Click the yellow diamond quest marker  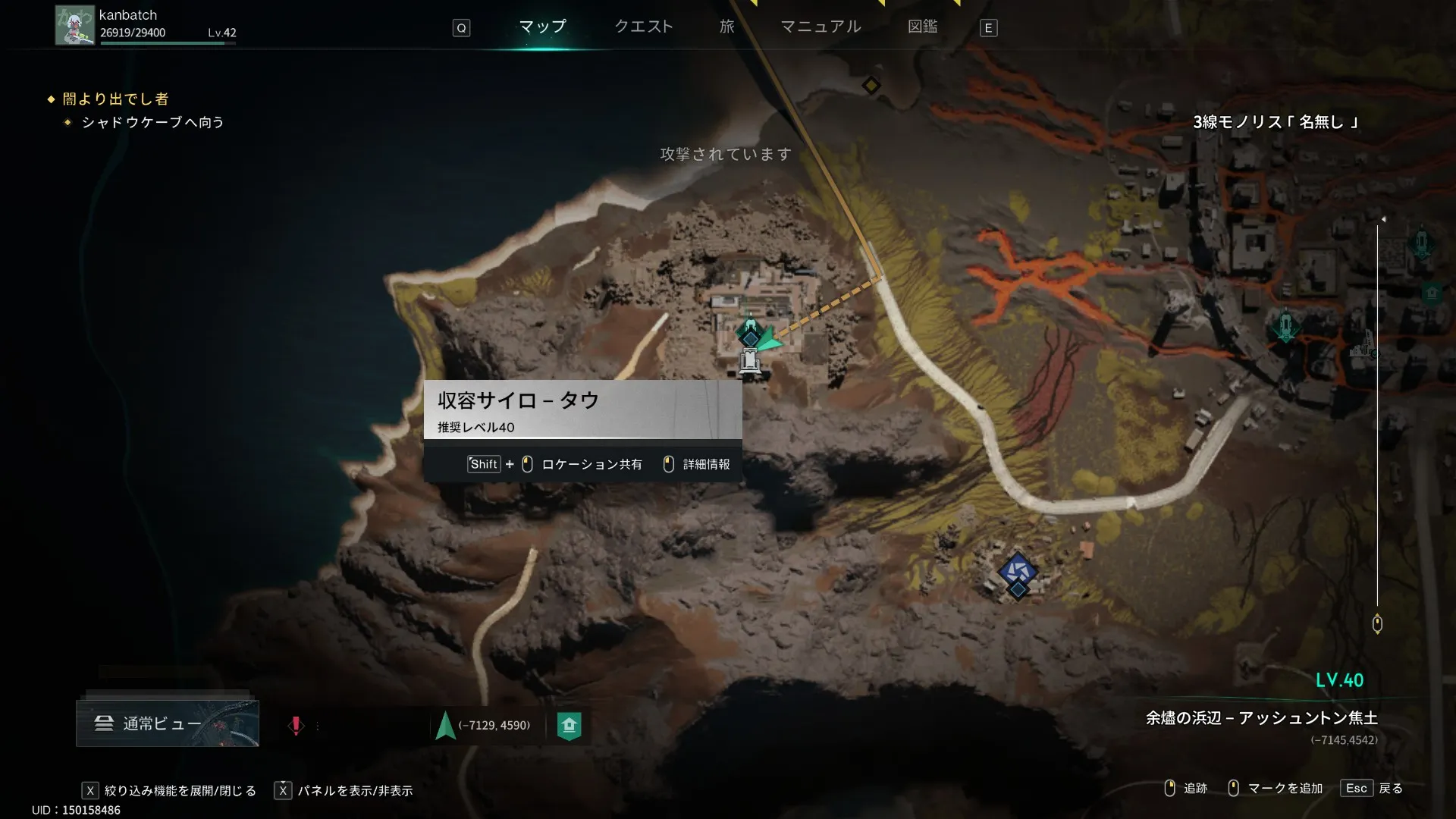click(871, 86)
